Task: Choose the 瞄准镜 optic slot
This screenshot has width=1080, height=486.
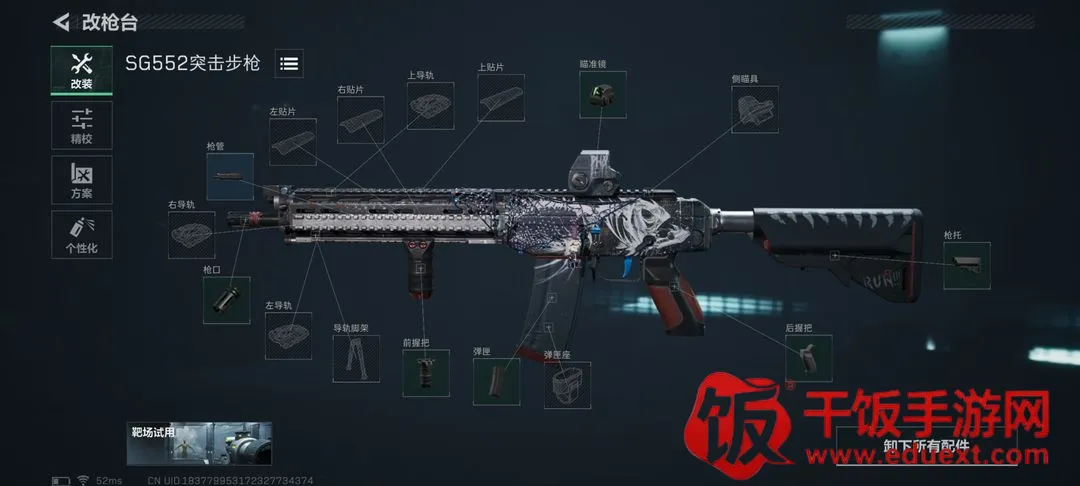Action: [x=602, y=94]
